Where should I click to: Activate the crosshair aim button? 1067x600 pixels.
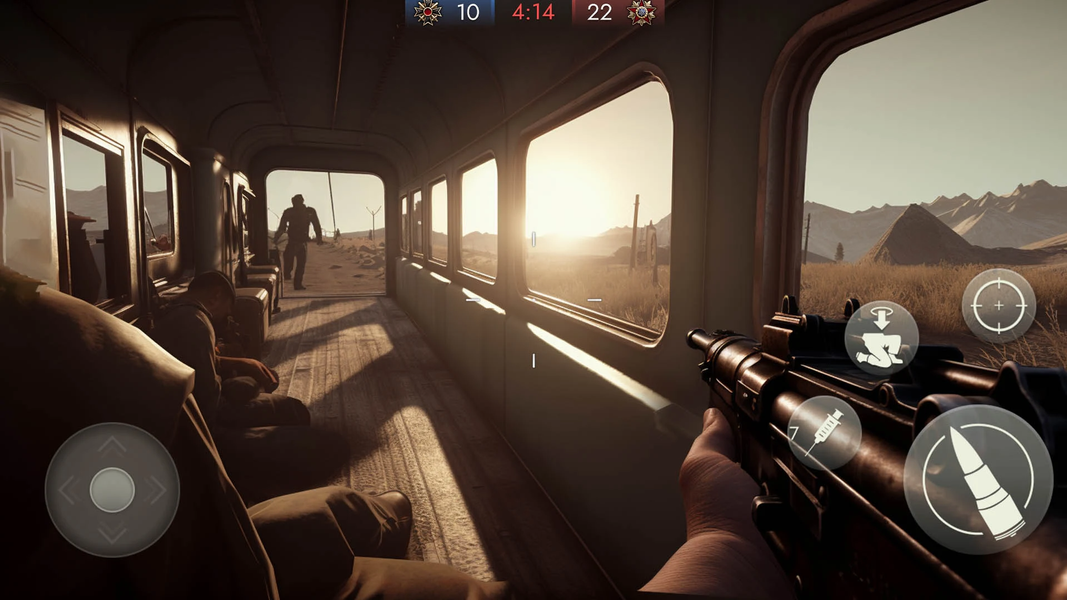point(998,305)
